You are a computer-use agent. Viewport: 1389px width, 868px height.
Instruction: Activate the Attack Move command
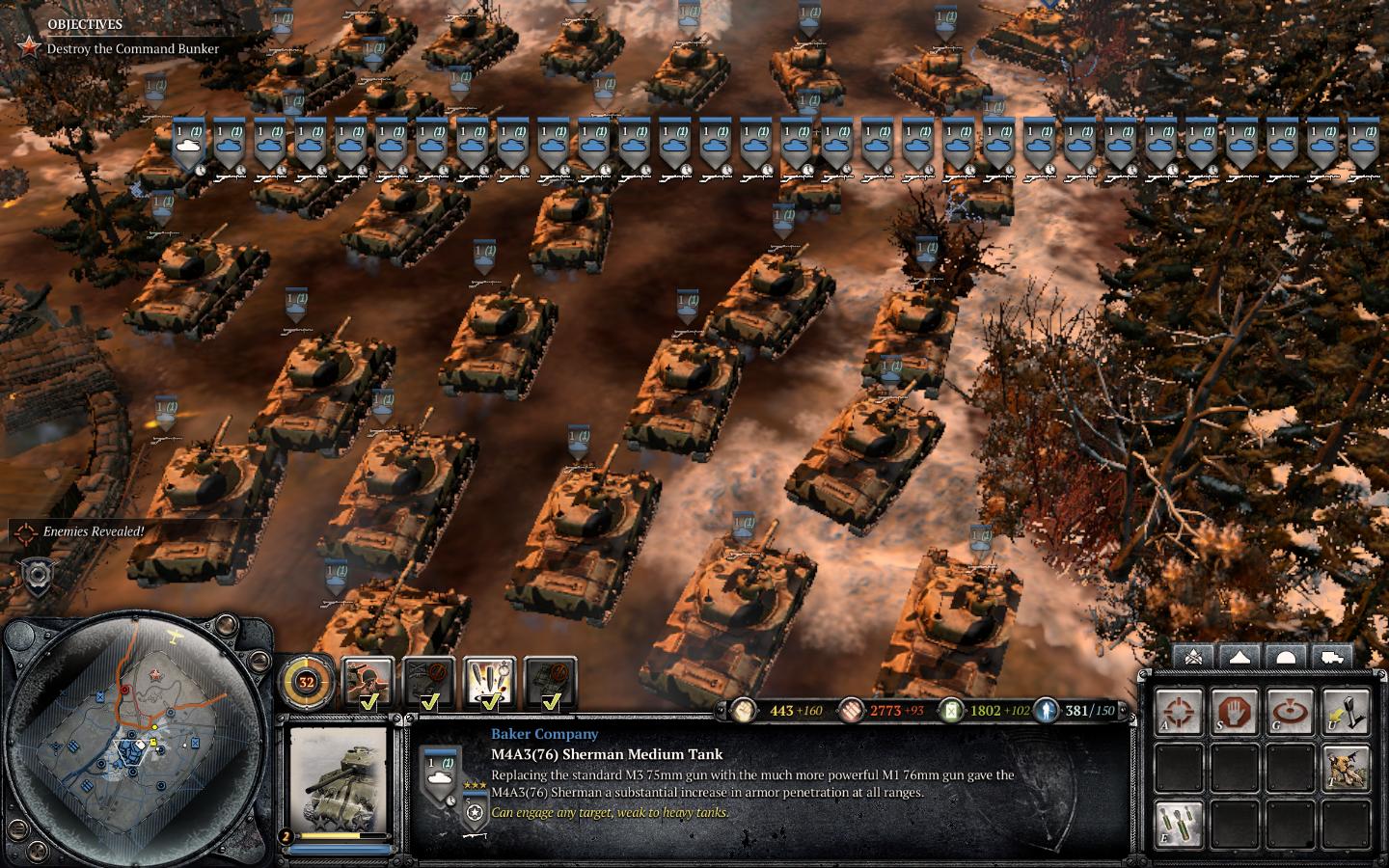(1179, 711)
